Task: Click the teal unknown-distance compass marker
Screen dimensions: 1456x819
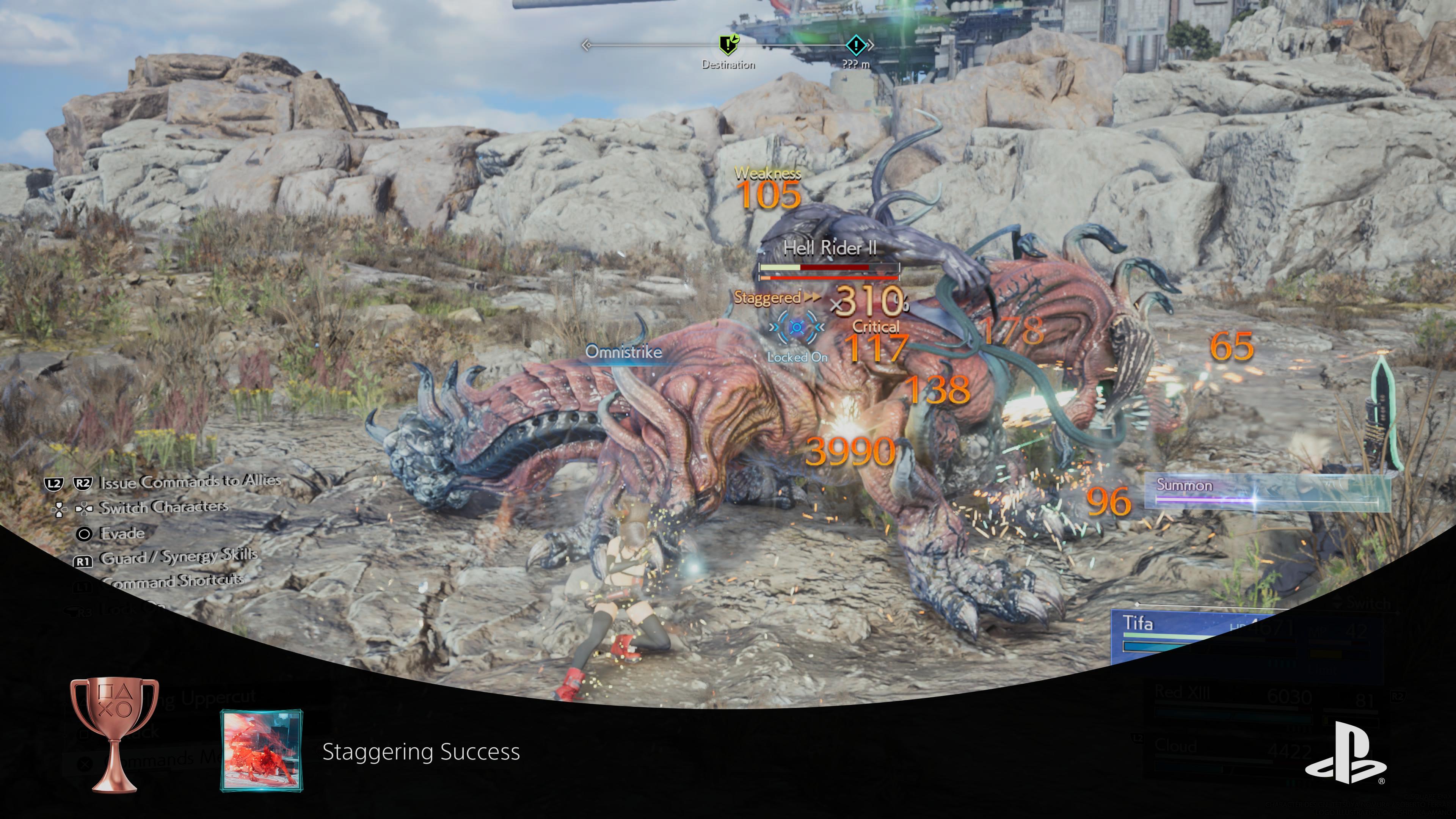Action: point(856,45)
